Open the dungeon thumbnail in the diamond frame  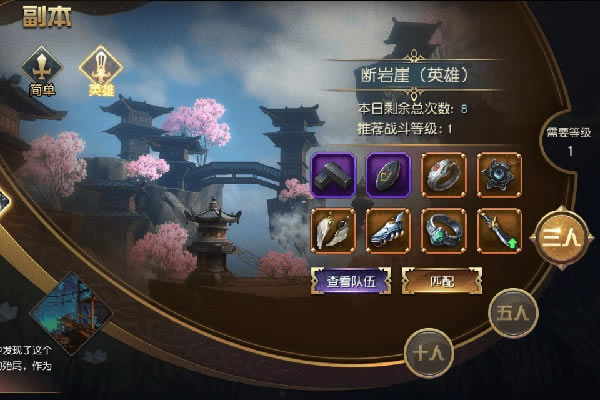pos(70,315)
